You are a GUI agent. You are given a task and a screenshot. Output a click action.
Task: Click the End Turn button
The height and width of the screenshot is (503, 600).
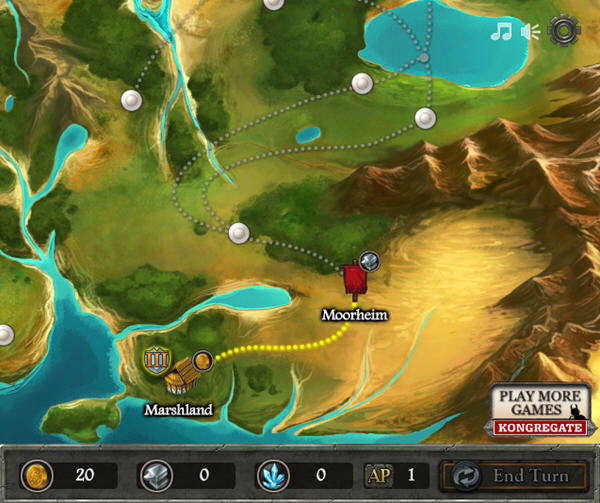(516, 476)
